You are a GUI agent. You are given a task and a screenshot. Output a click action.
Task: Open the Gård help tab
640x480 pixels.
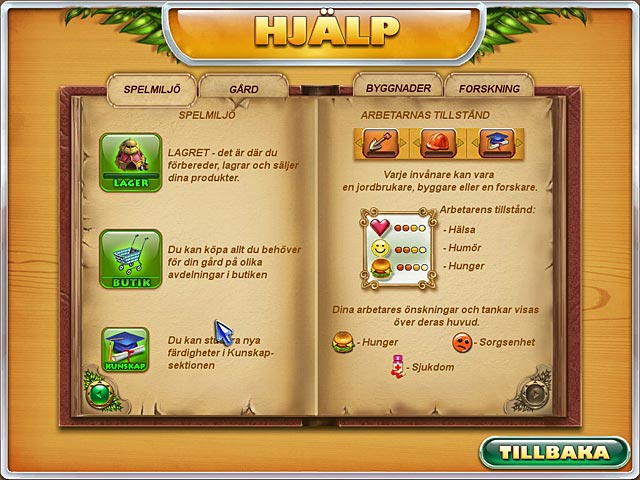click(243, 89)
